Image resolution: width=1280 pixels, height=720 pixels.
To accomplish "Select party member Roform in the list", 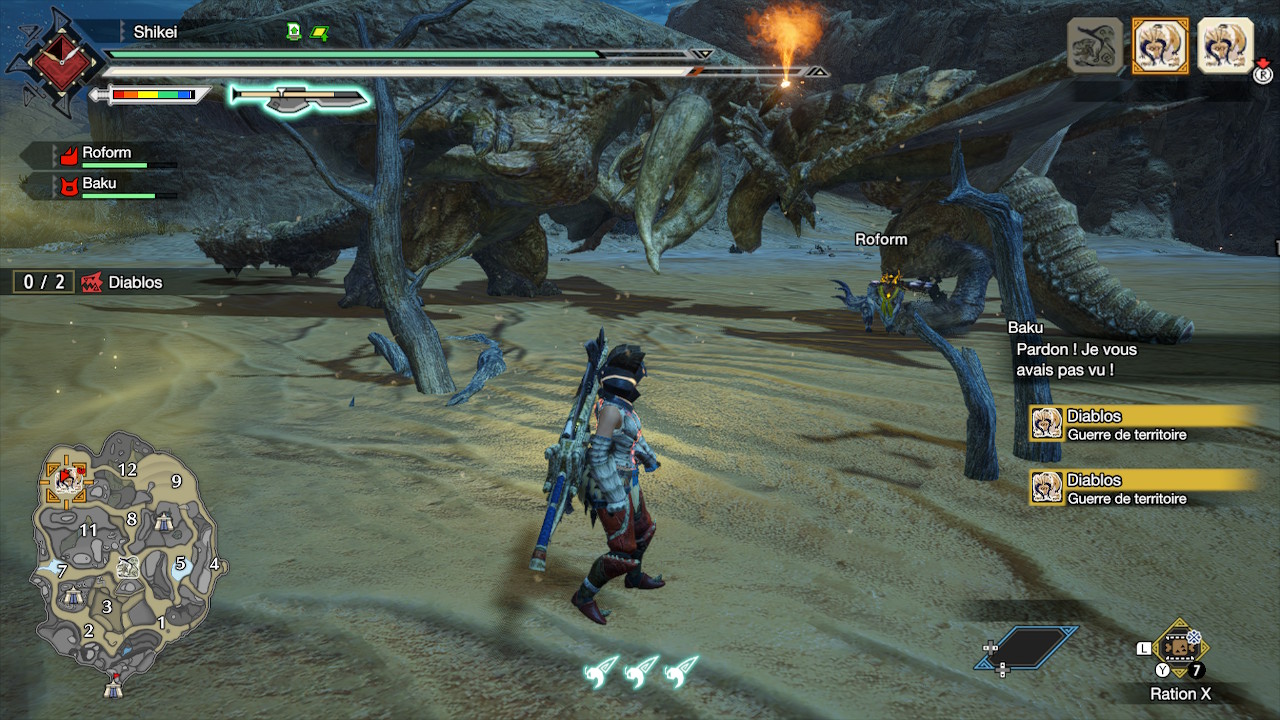I will point(106,154).
